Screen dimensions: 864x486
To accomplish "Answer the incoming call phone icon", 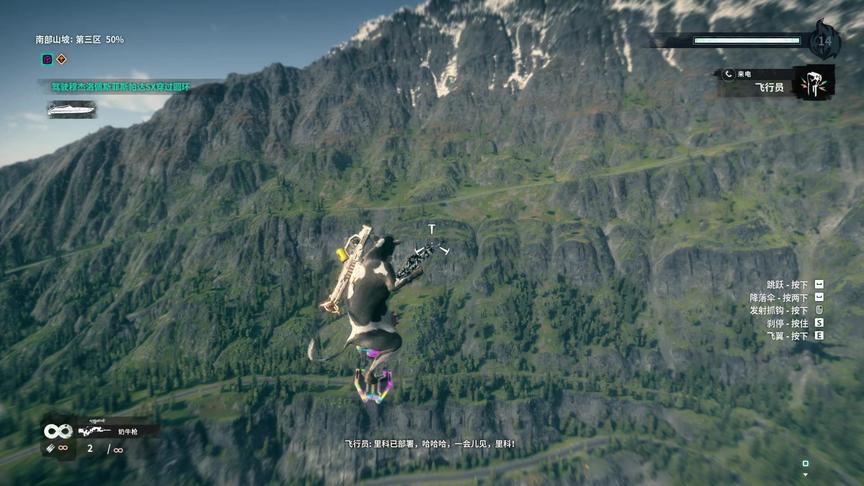I will pos(729,74).
